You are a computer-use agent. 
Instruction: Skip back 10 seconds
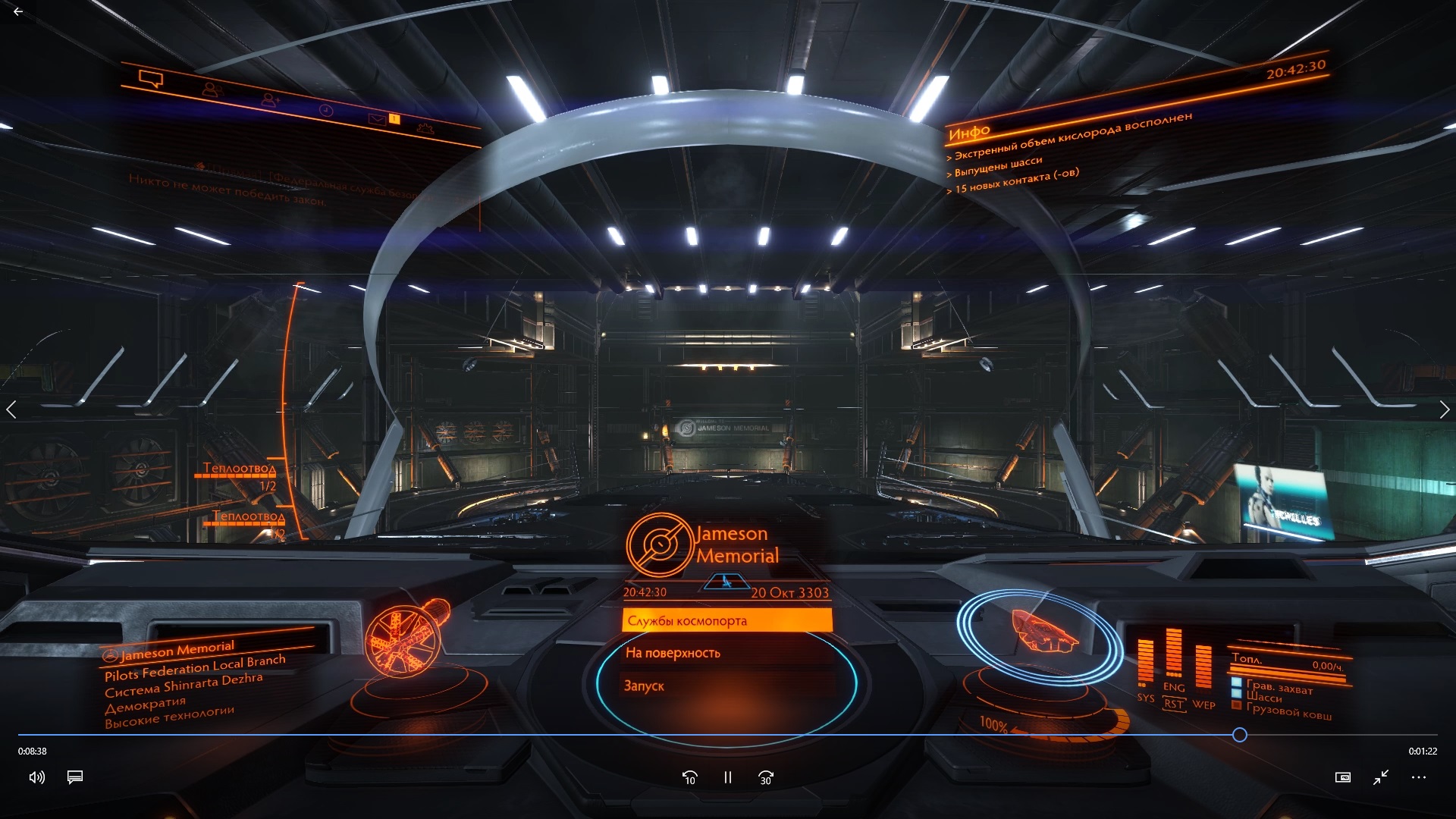coord(689,777)
